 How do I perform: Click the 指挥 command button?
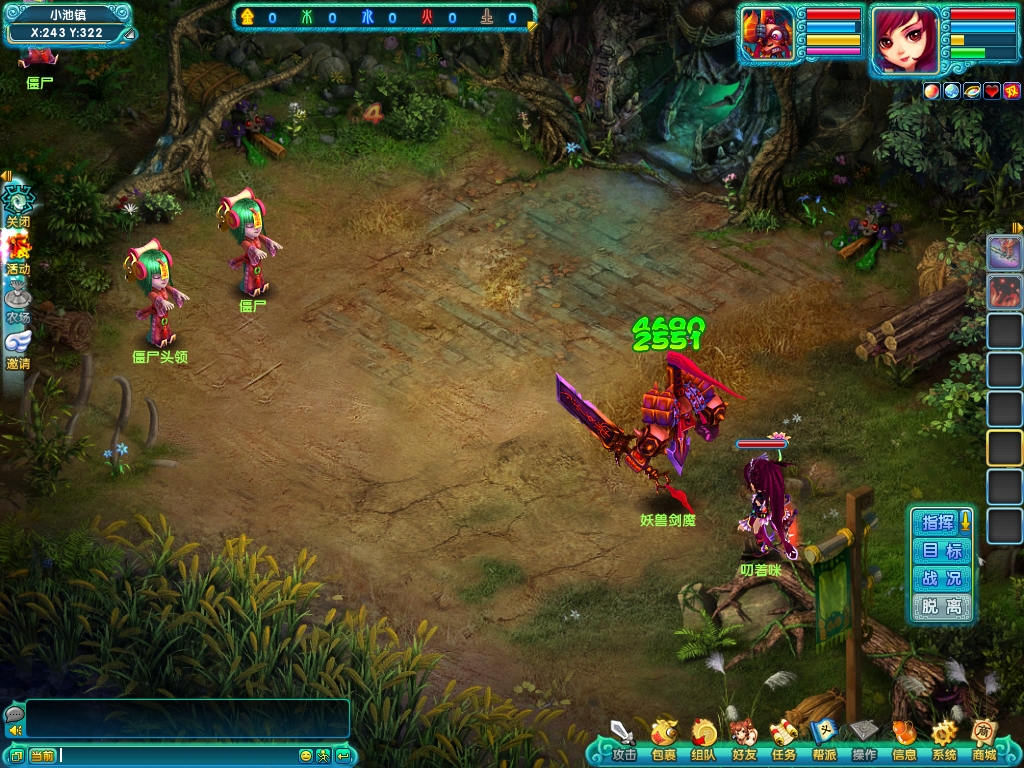pos(938,522)
